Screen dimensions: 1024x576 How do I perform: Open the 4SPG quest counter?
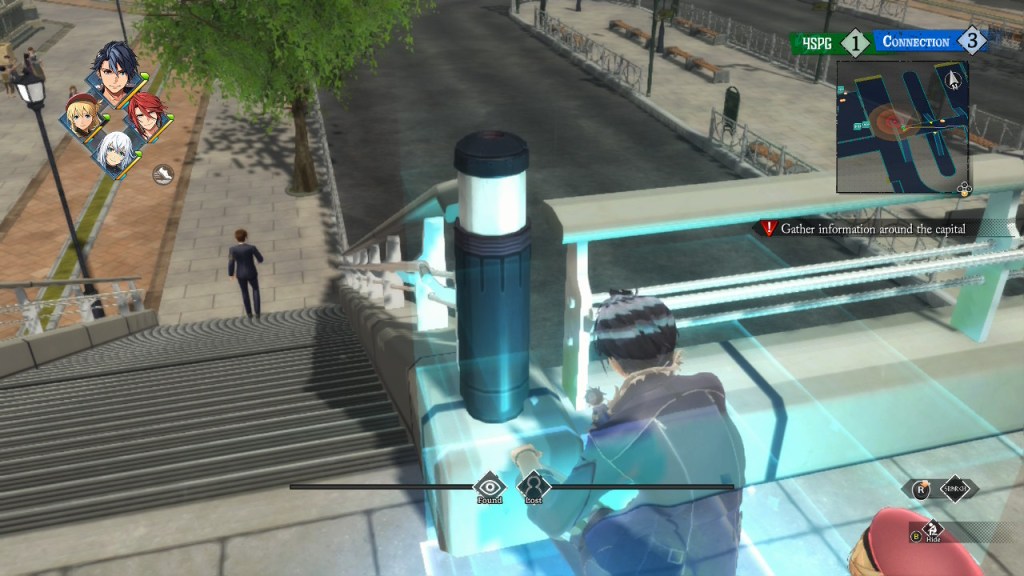[830, 42]
